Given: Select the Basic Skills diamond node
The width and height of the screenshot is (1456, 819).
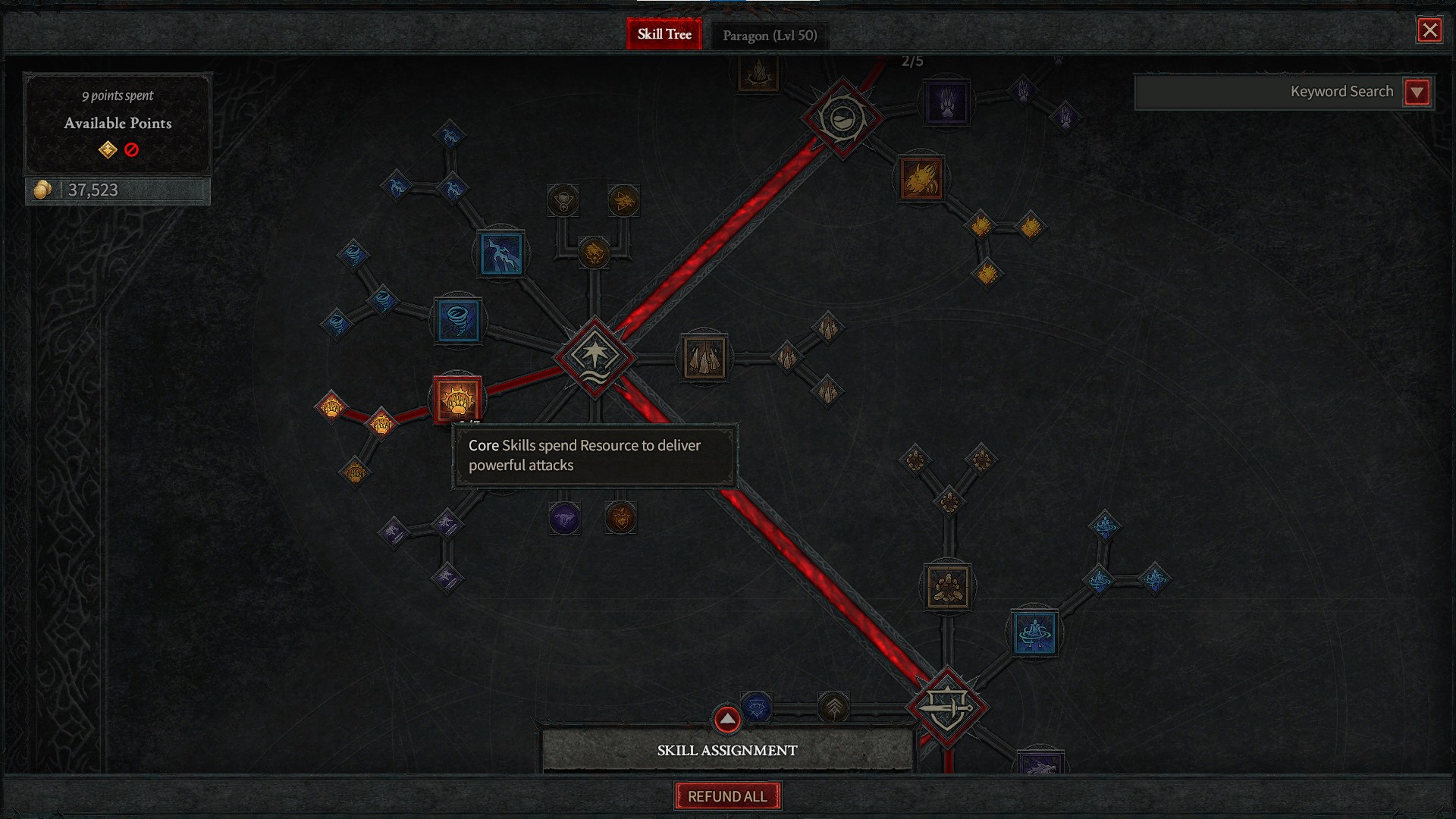Looking at the screenshot, I should 842,118.
